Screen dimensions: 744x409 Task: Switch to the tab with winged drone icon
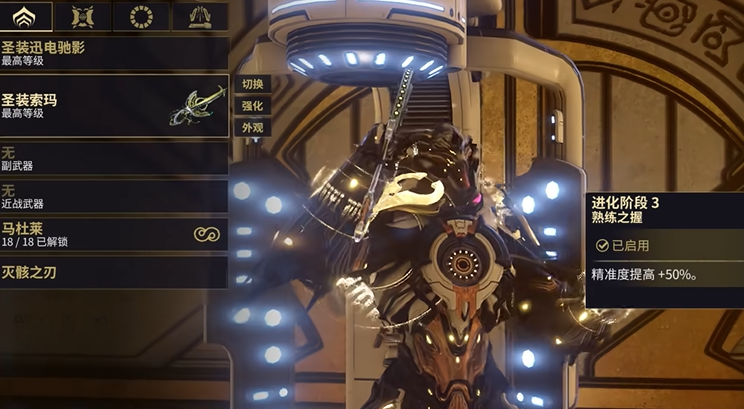(x=82, y=16)
